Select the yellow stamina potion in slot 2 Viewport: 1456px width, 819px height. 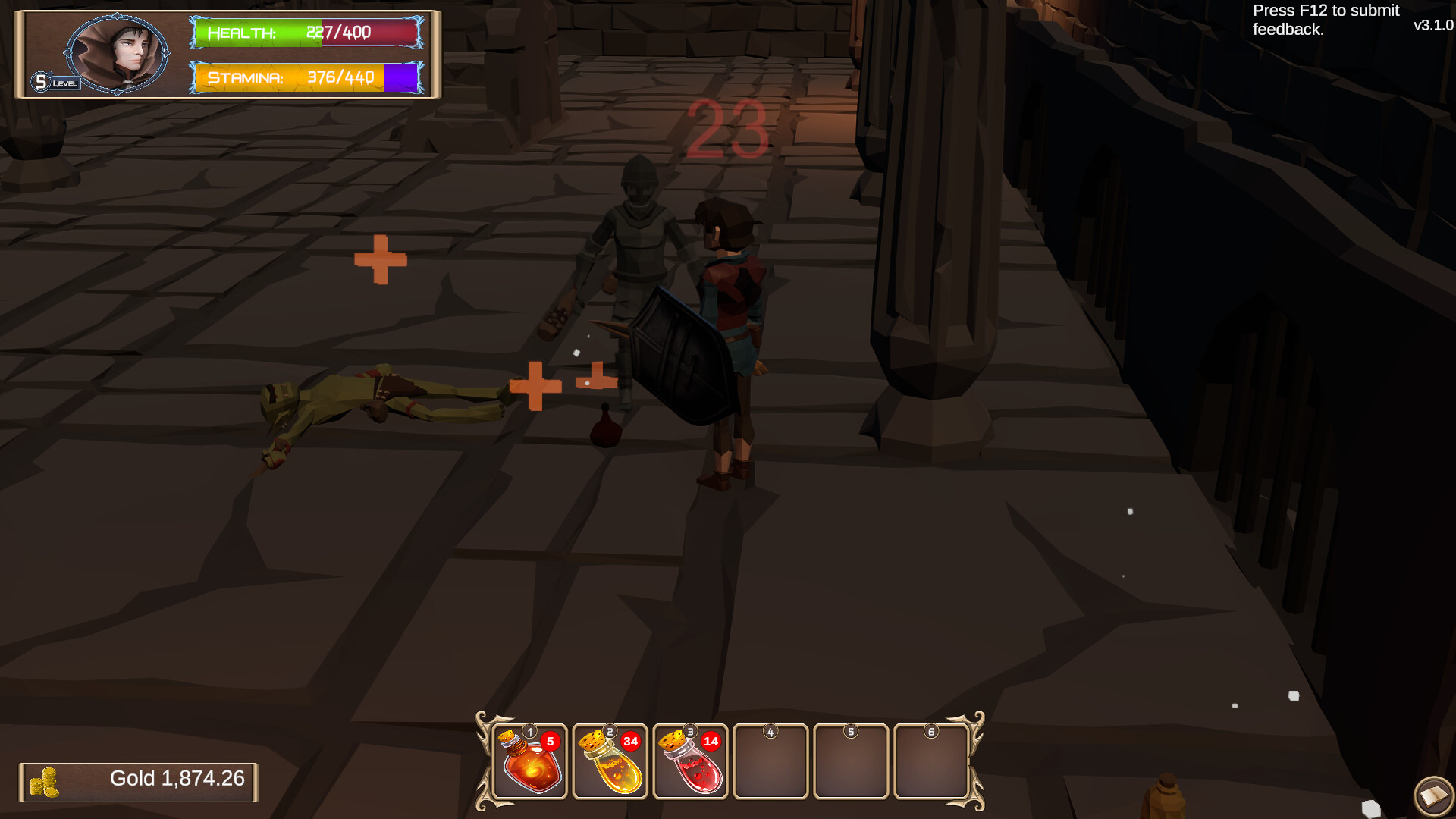[611, 762]
